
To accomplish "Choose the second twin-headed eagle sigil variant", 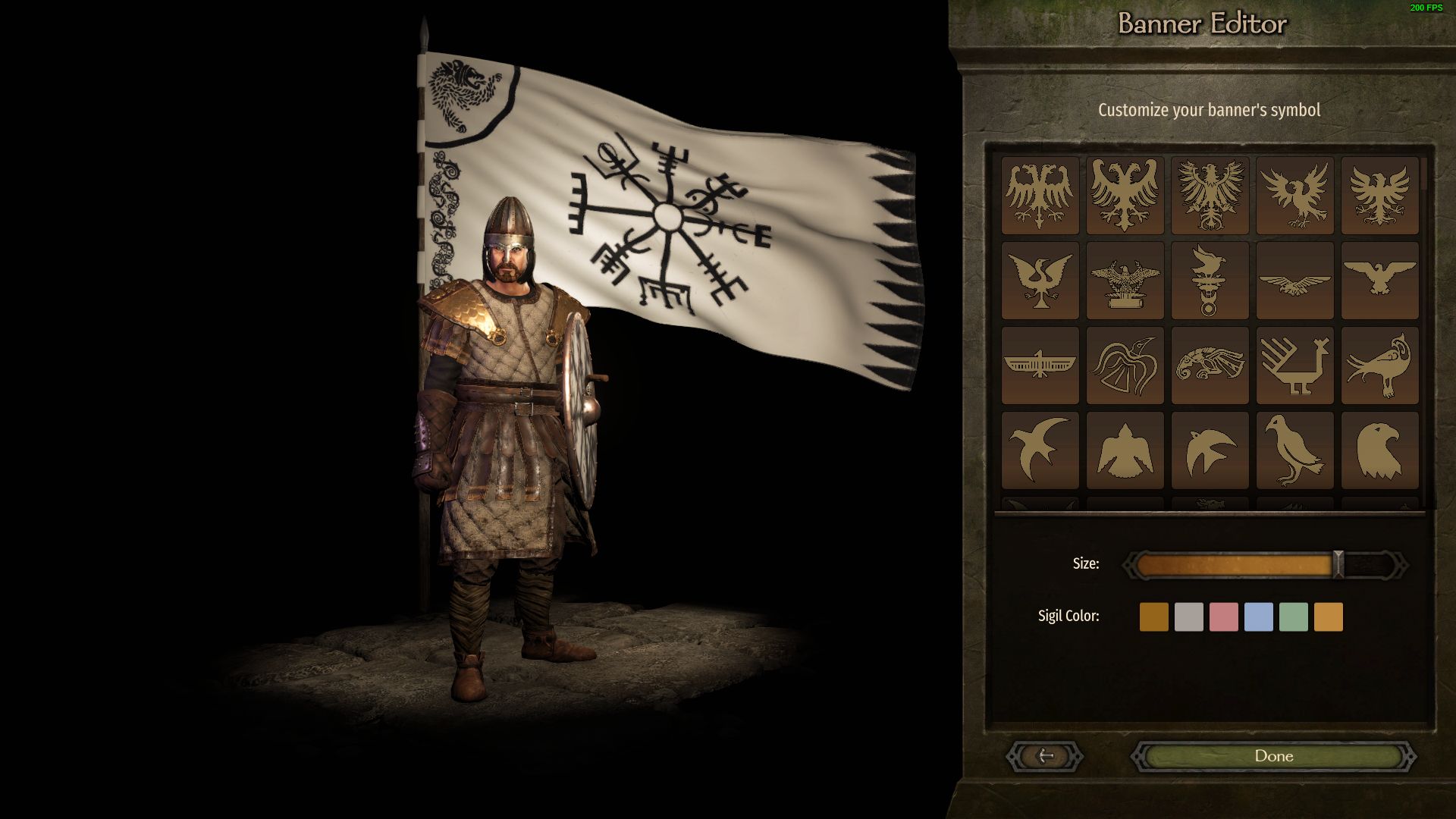I will (1125, 193).
